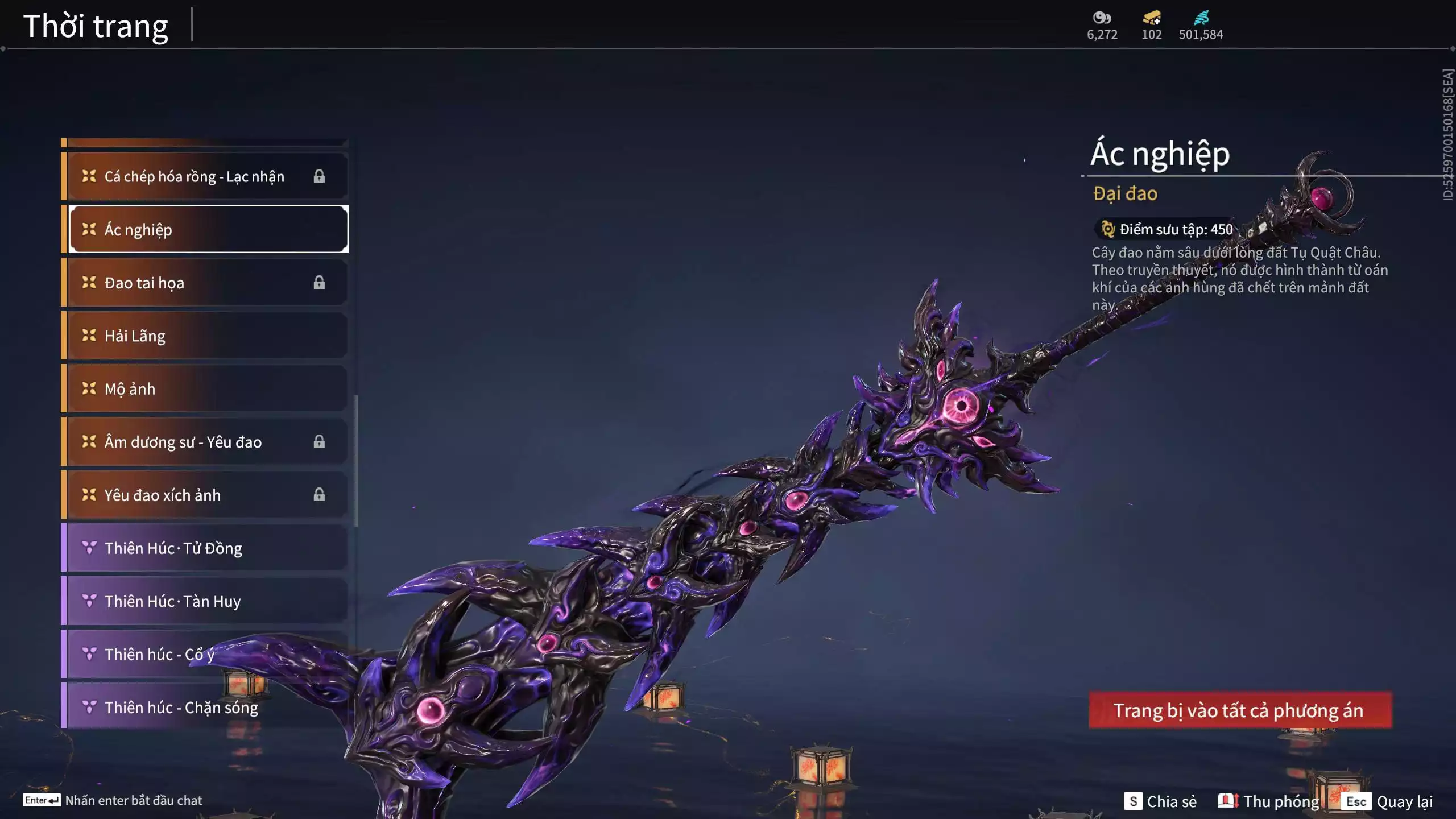Image resolution: width=1456 pixels, height=819 pixels.
Task: Click the teal feather currency icon
Action: point(1201,18)
